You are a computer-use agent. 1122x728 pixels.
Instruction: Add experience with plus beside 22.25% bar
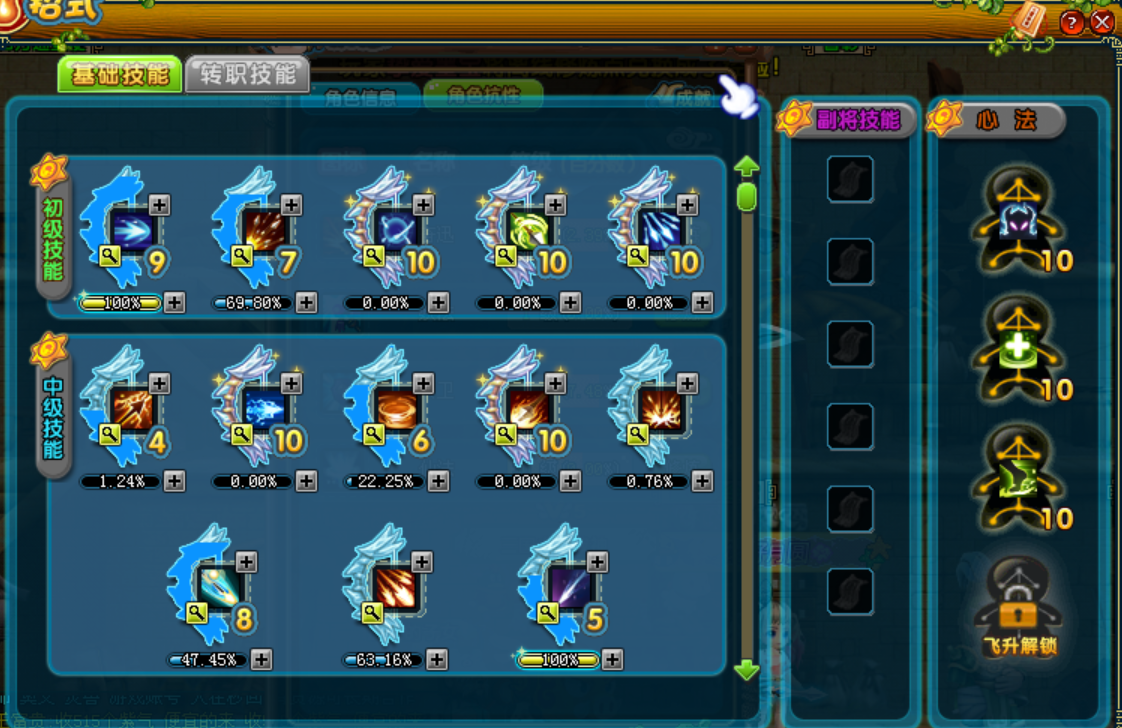(438, 482)
